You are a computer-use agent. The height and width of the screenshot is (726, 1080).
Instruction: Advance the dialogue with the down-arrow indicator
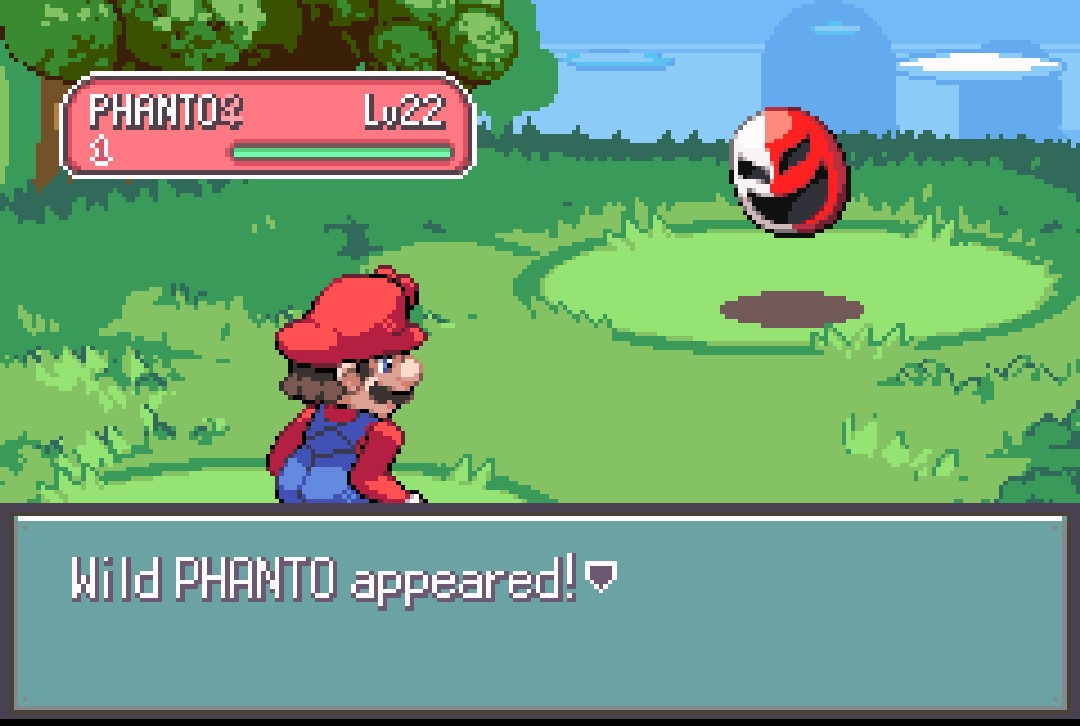[601, 577]
